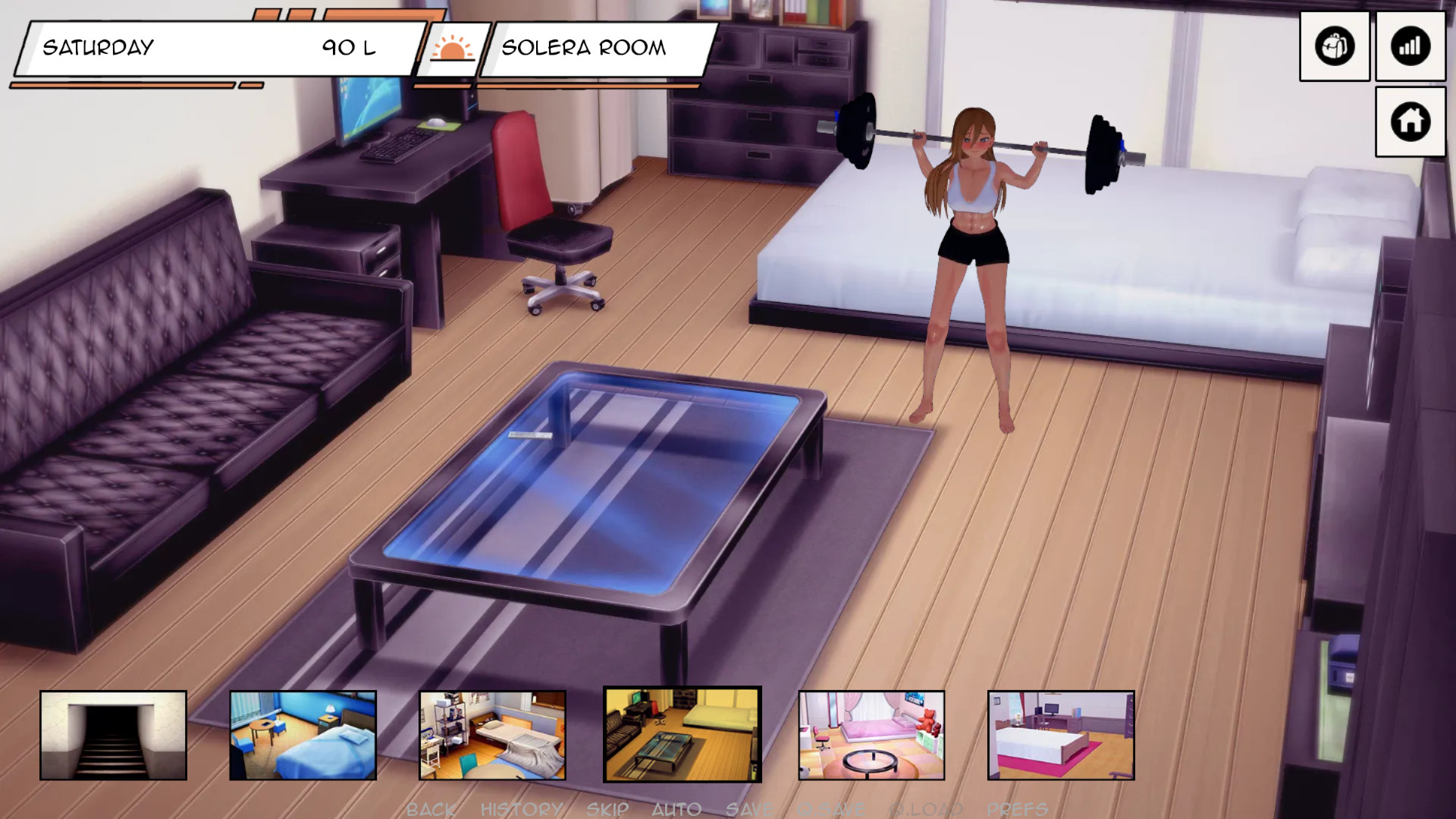Open the Prefs settings
The height and width of the screenshot is (819, 1456).
1017,809
